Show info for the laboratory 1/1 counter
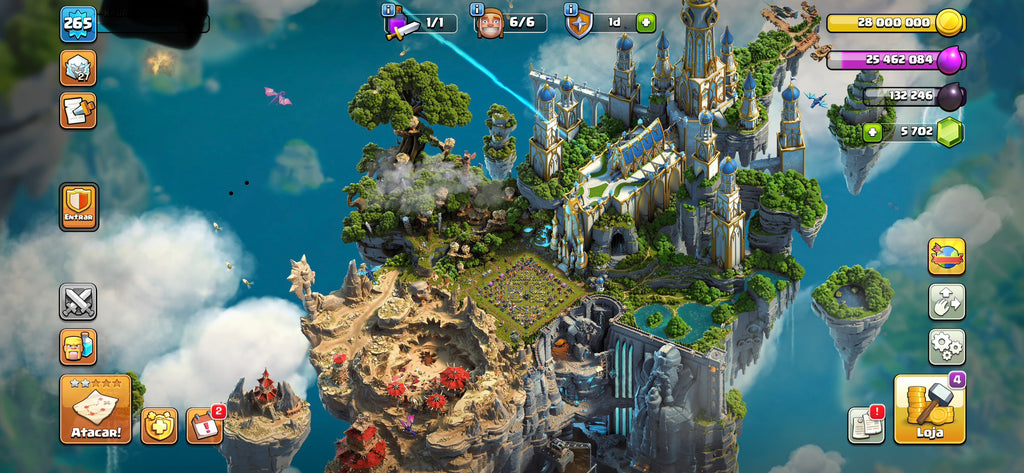 [389, 10]
